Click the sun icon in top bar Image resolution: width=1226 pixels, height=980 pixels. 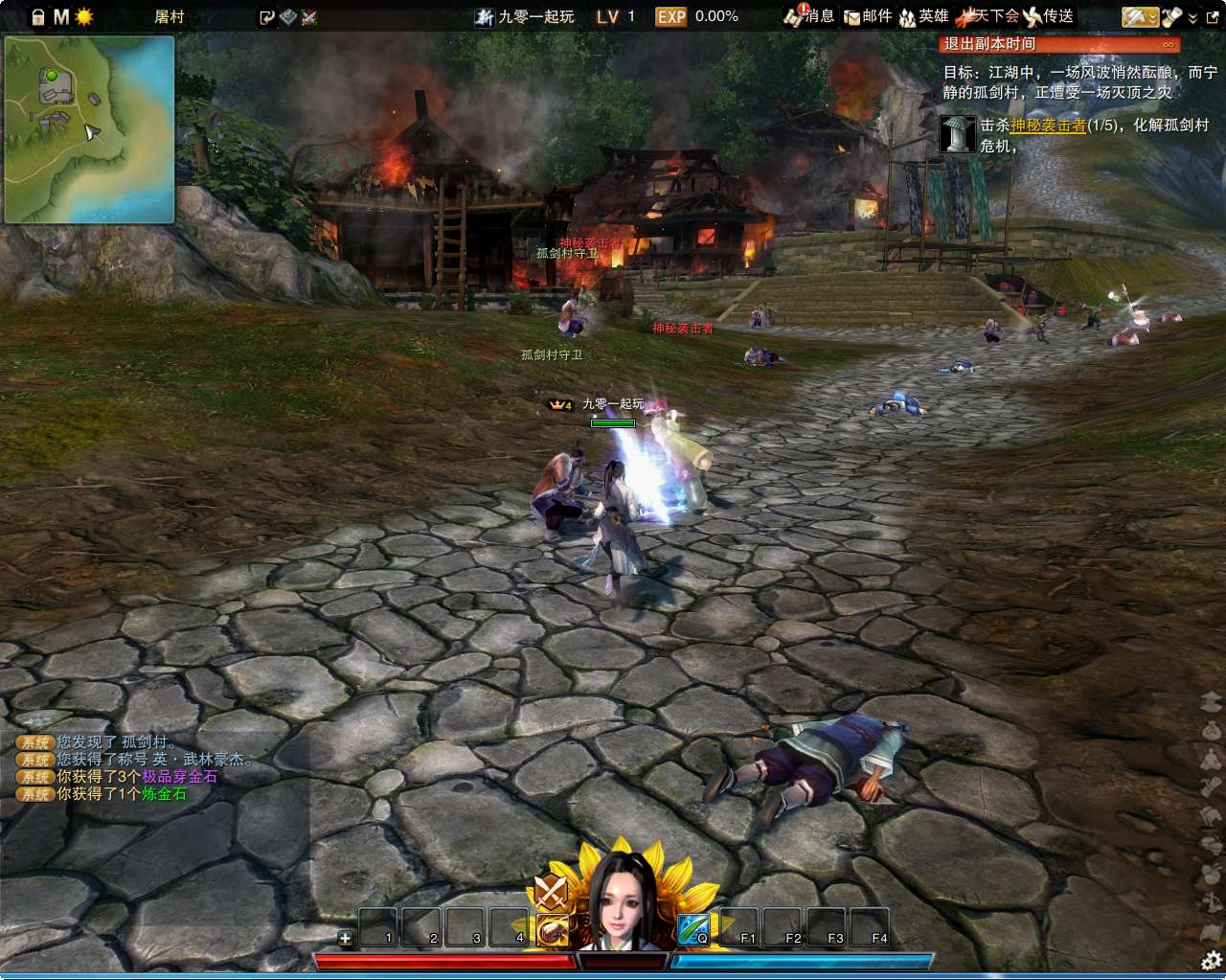click(84, 17)
